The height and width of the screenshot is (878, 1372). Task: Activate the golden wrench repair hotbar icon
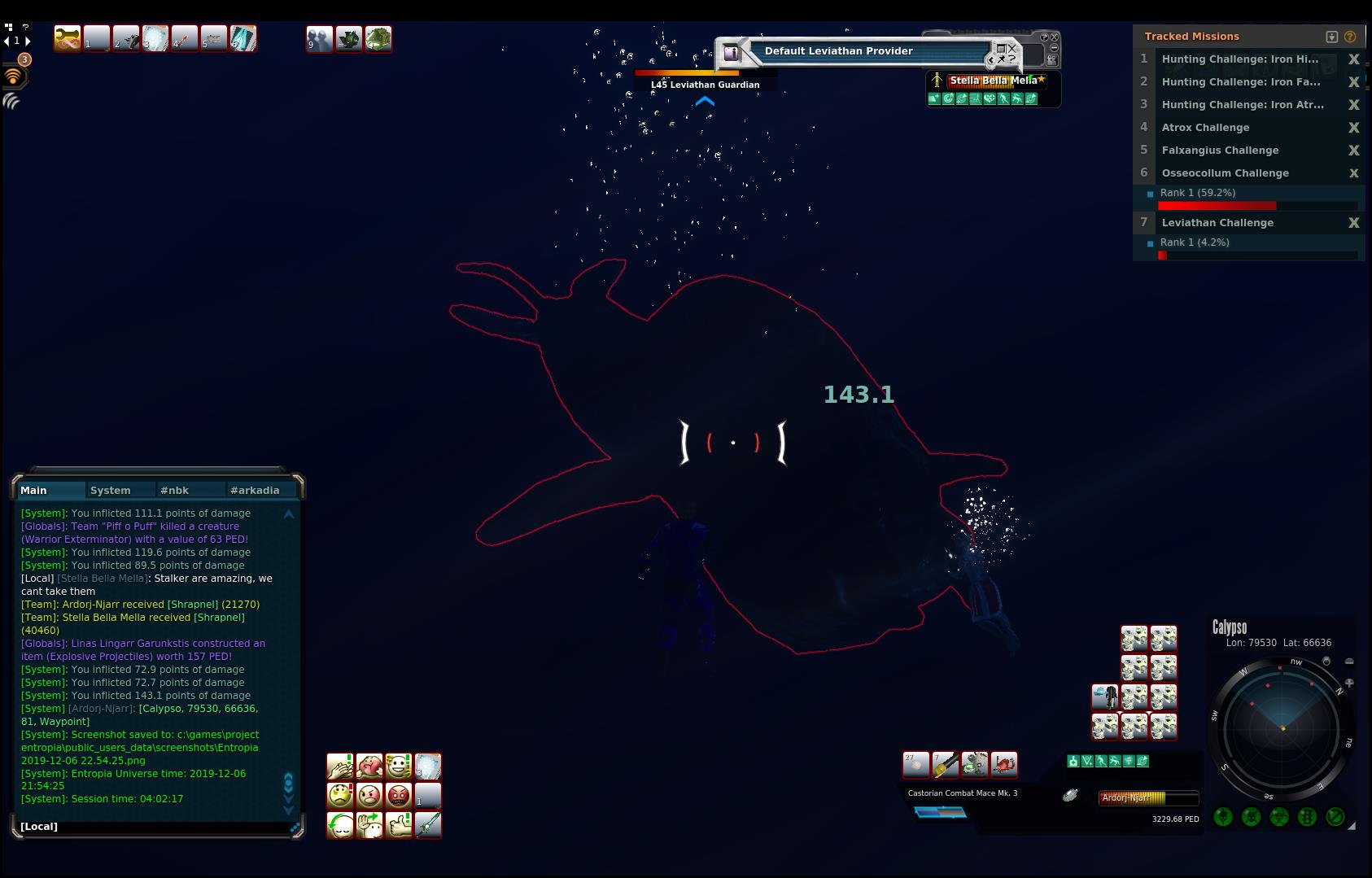coord(68,38)
